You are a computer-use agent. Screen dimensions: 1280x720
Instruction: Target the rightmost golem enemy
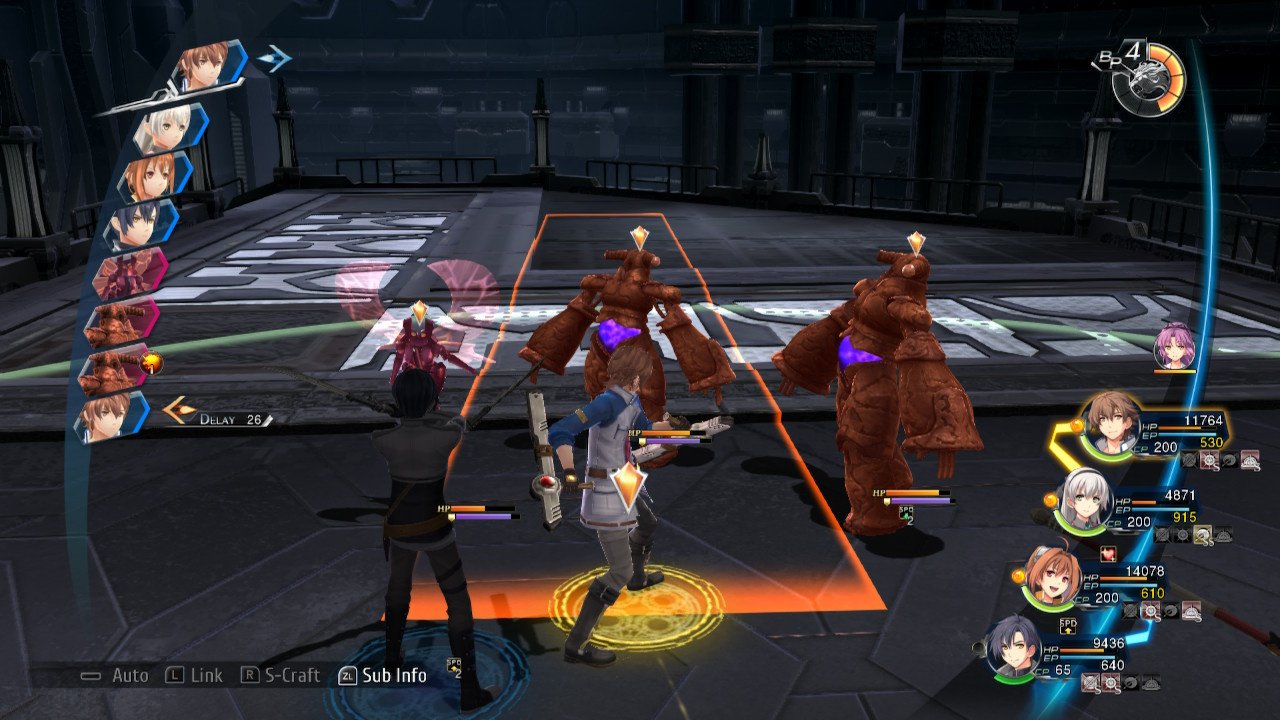coord(880,380)
